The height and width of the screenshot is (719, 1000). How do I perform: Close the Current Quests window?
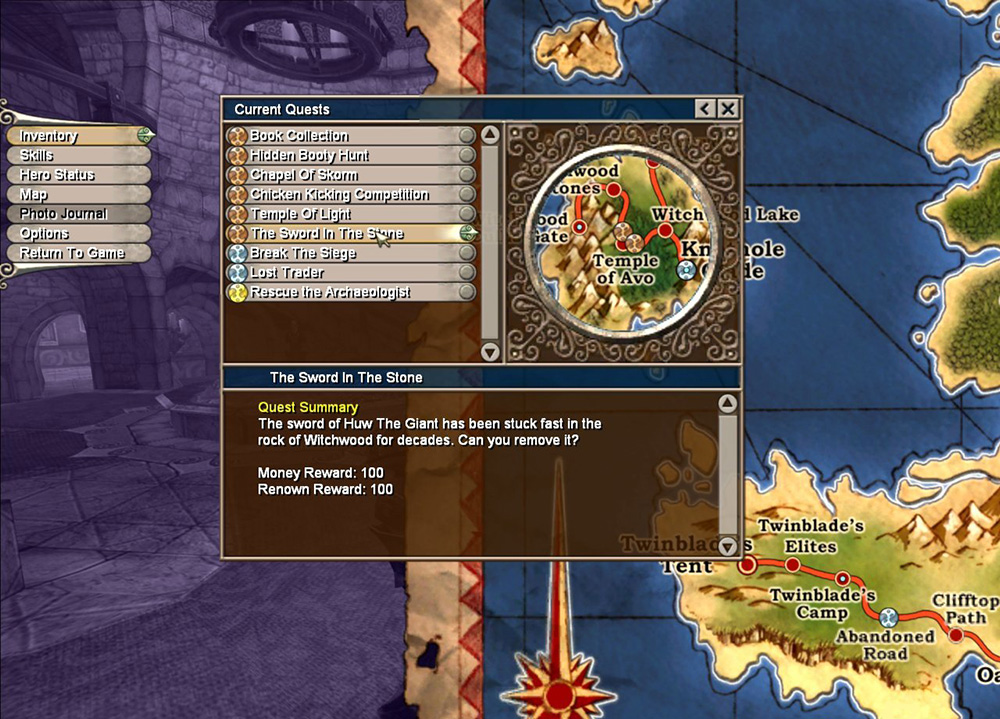729,109
